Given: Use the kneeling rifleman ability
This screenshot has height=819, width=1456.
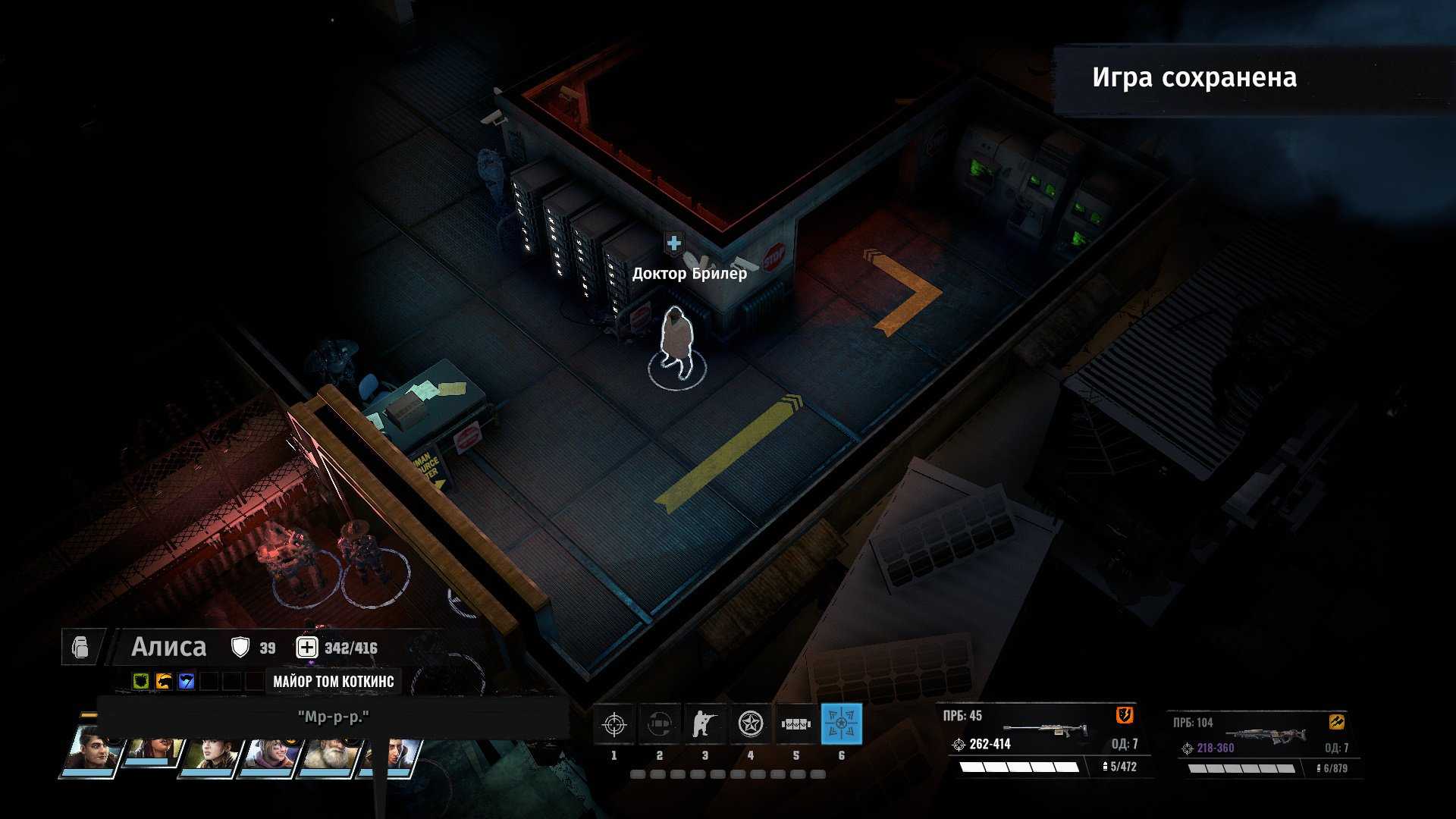Looking at the screenshot, I should [705, 724].
